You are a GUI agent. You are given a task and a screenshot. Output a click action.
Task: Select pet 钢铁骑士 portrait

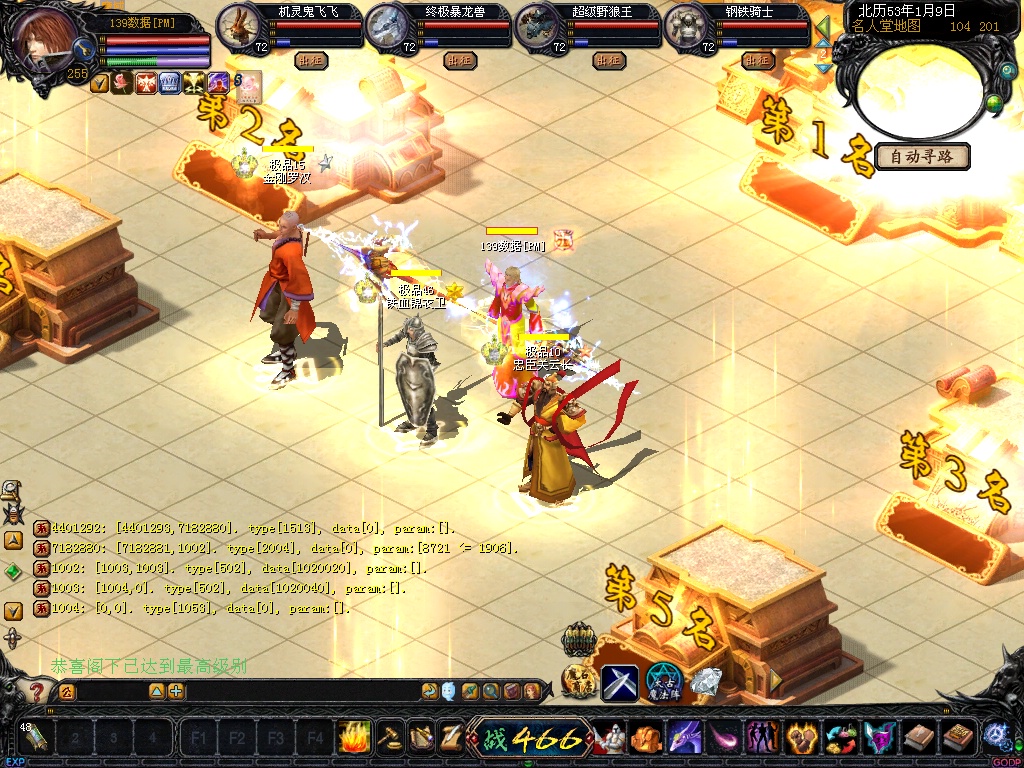[x=686, y=26]
